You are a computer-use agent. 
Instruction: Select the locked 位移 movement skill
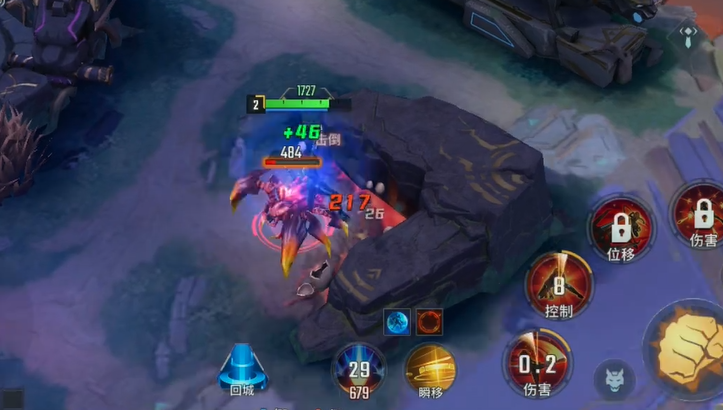(x=620, y=227)
